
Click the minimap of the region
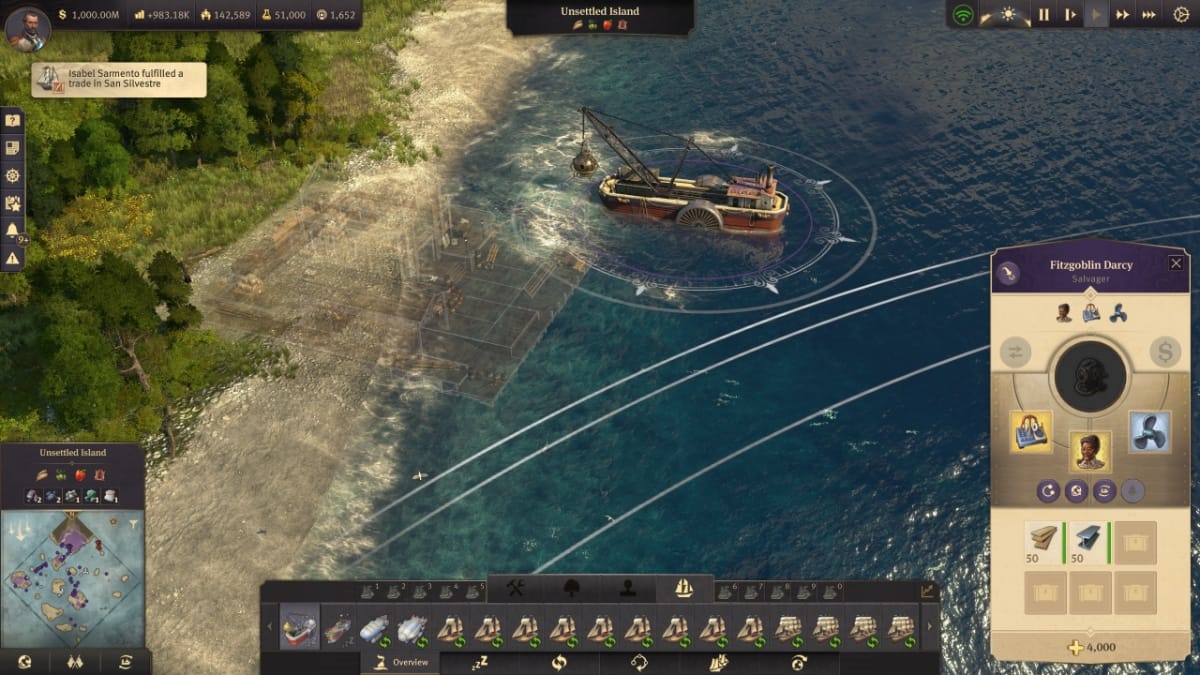[72, 578]
